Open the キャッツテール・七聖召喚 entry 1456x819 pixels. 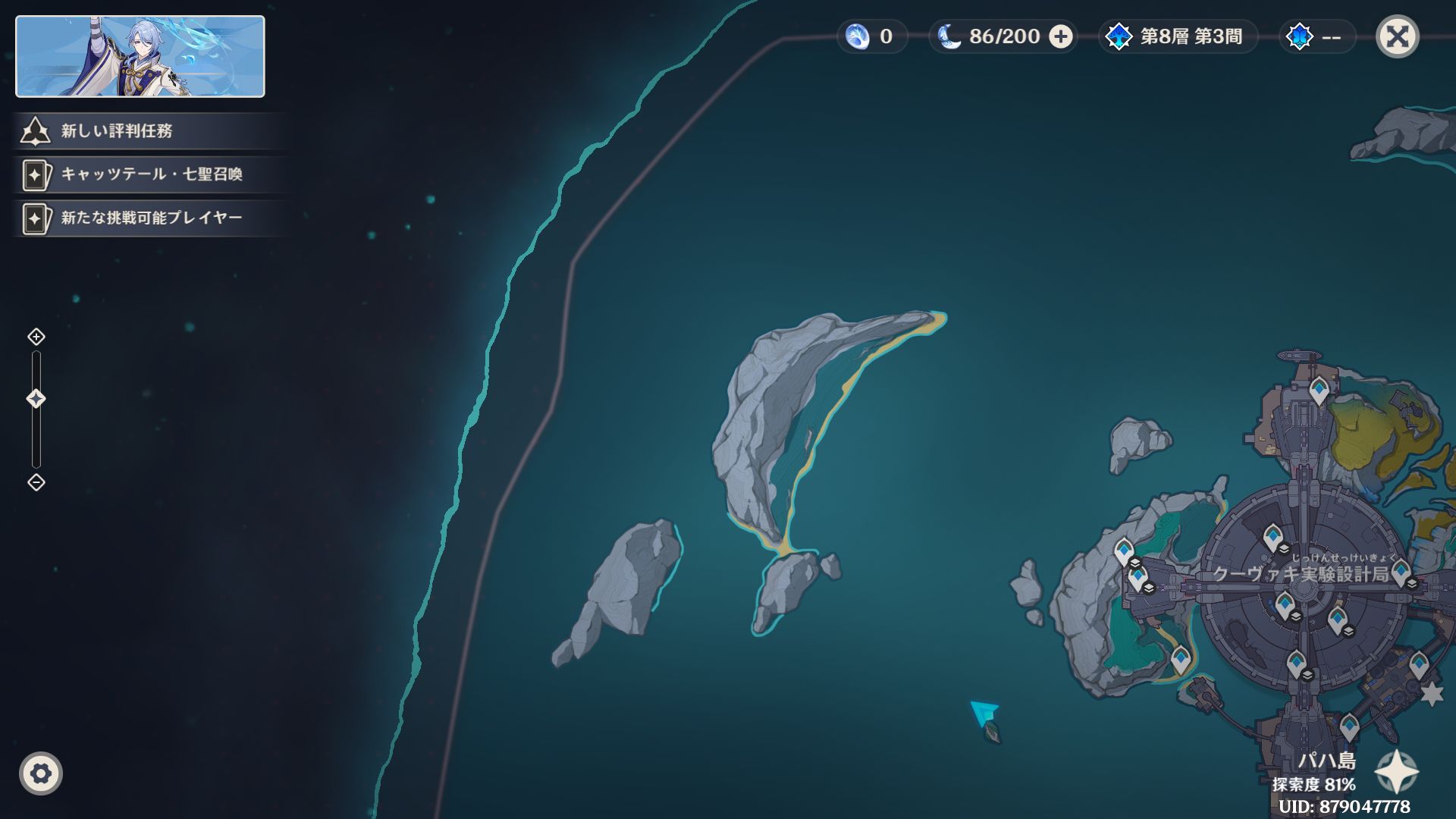tap(151, 174)
